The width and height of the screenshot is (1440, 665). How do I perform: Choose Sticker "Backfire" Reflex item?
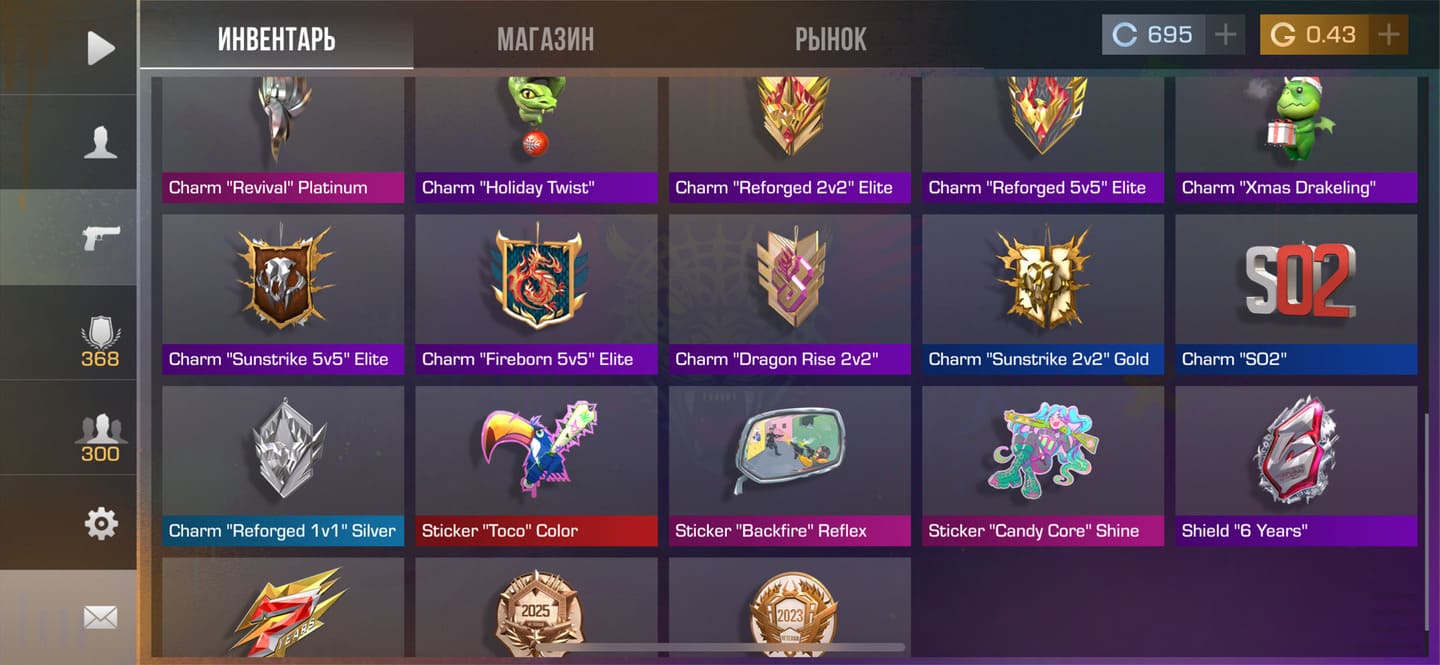789,465
